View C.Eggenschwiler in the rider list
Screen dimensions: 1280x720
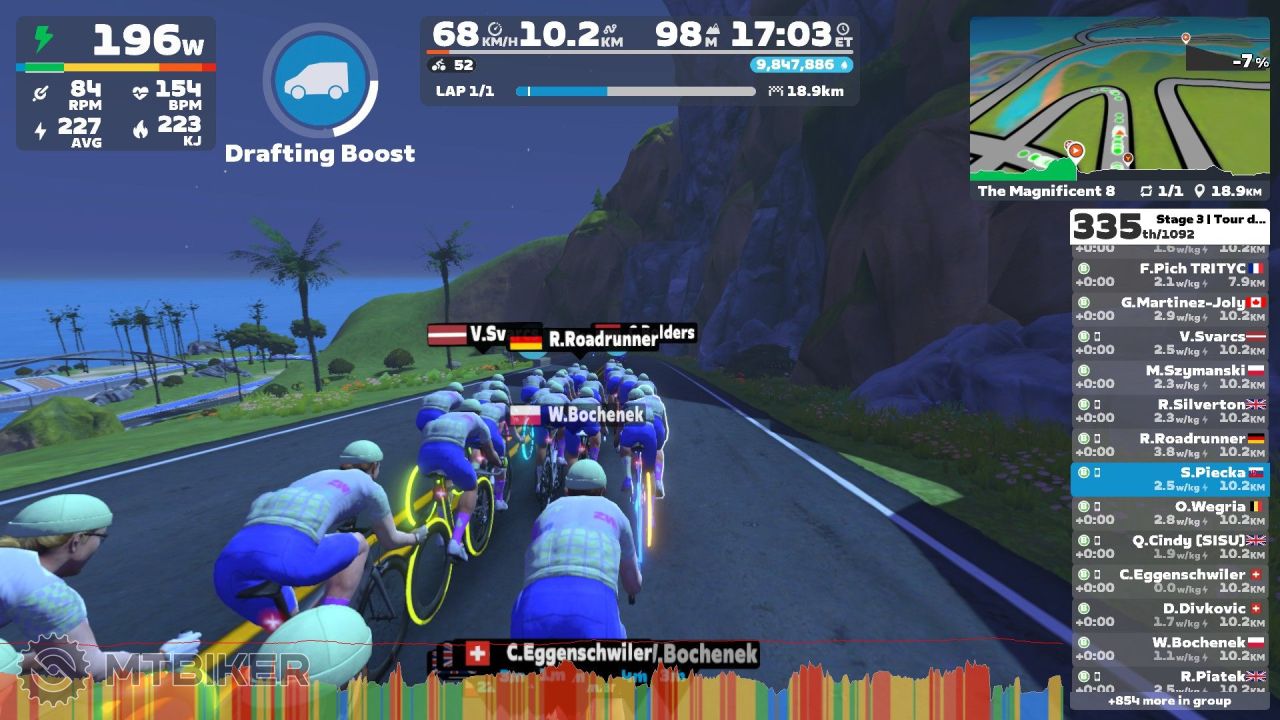[1169, 581]
